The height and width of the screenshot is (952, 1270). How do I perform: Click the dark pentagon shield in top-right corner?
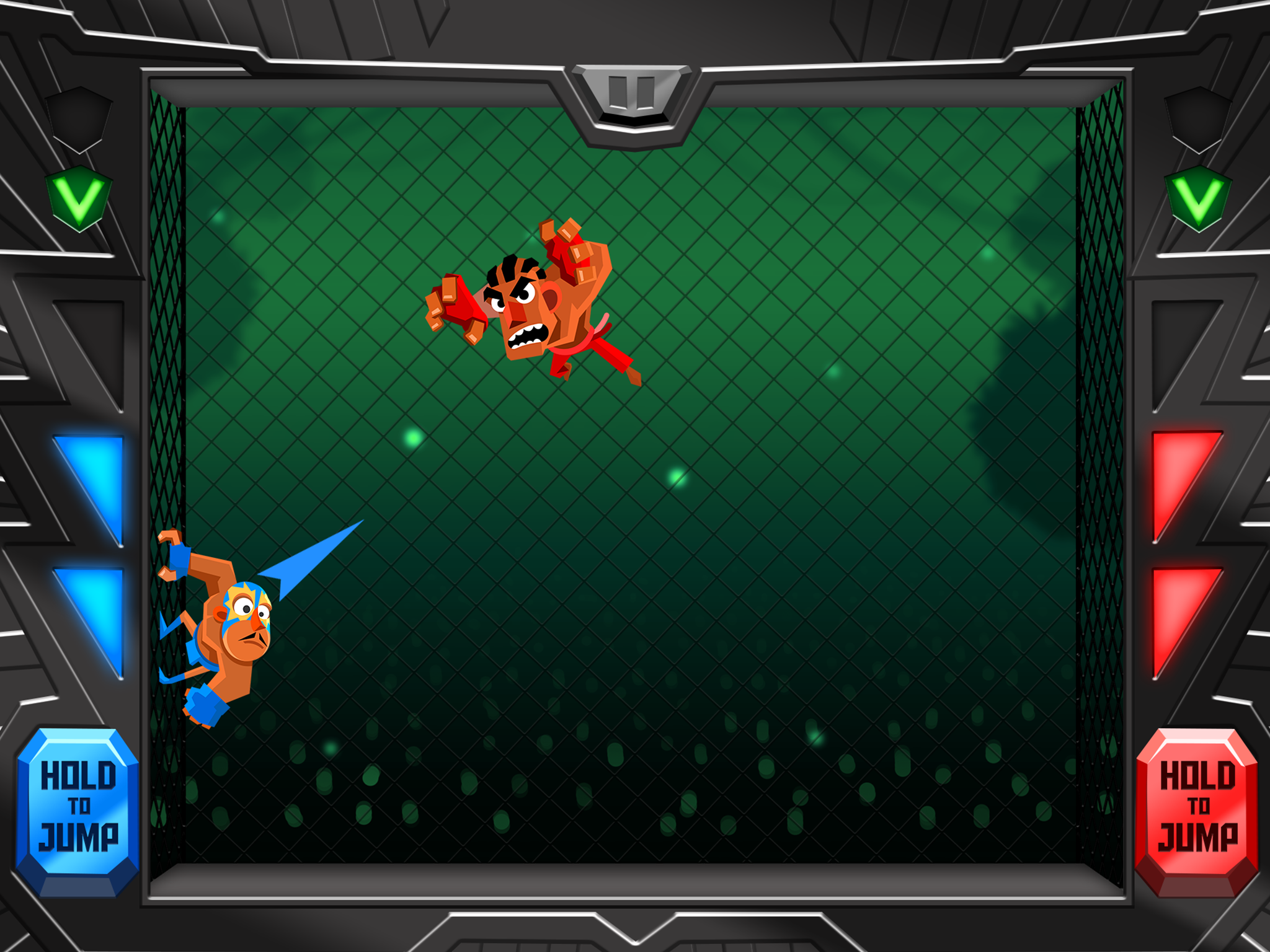click(x=1197, y=121)
